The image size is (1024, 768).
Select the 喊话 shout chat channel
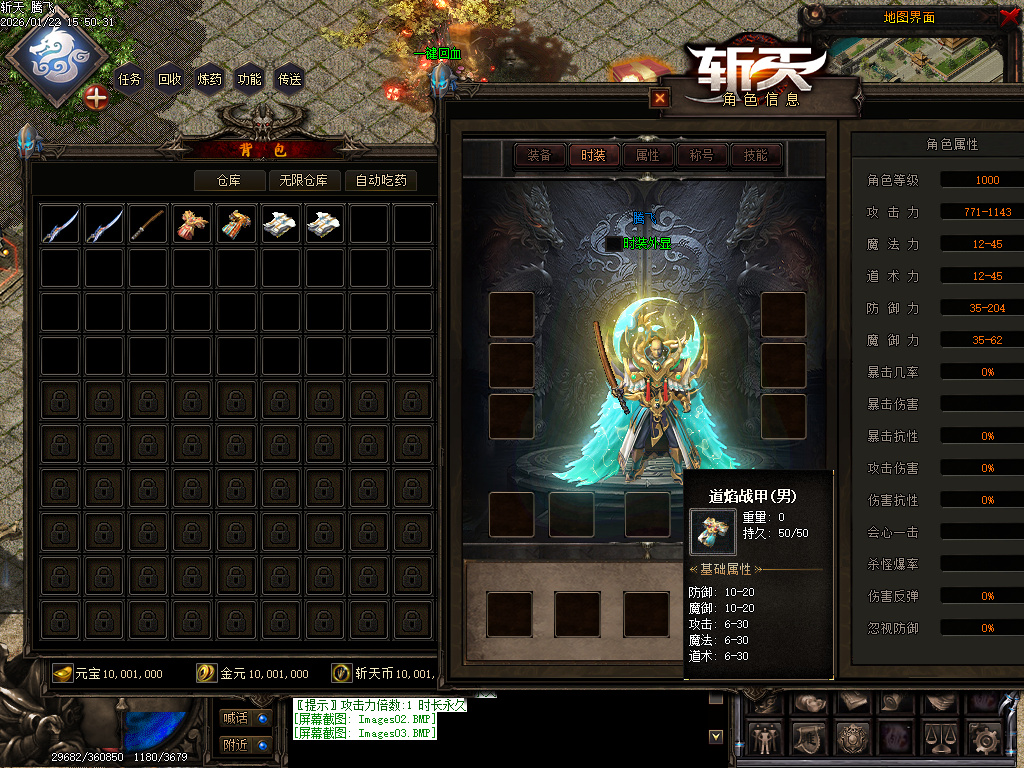click(x=245, y=718)
